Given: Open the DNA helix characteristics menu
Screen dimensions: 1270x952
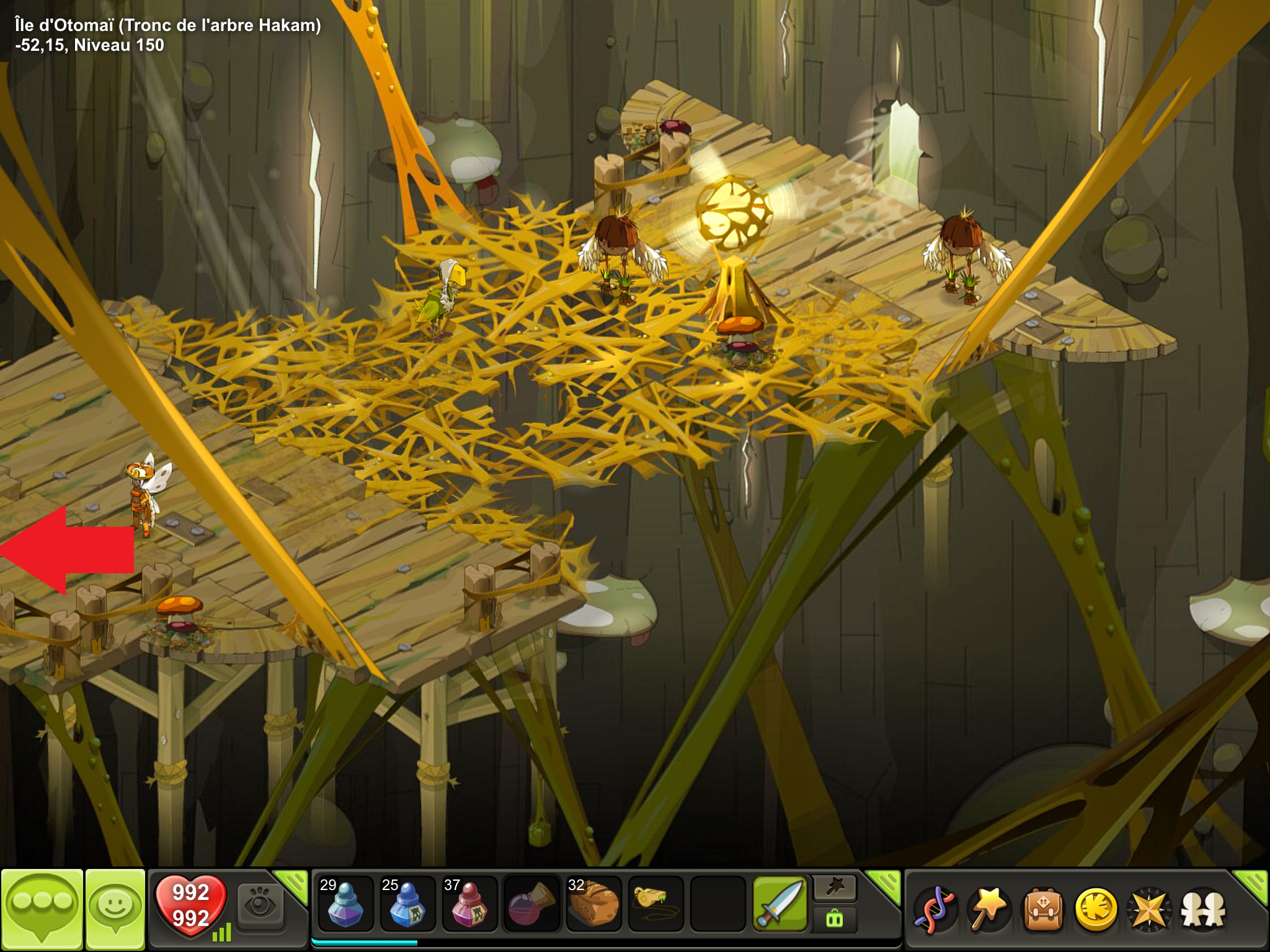Looking at the screenshot, I should click(935, 910).
